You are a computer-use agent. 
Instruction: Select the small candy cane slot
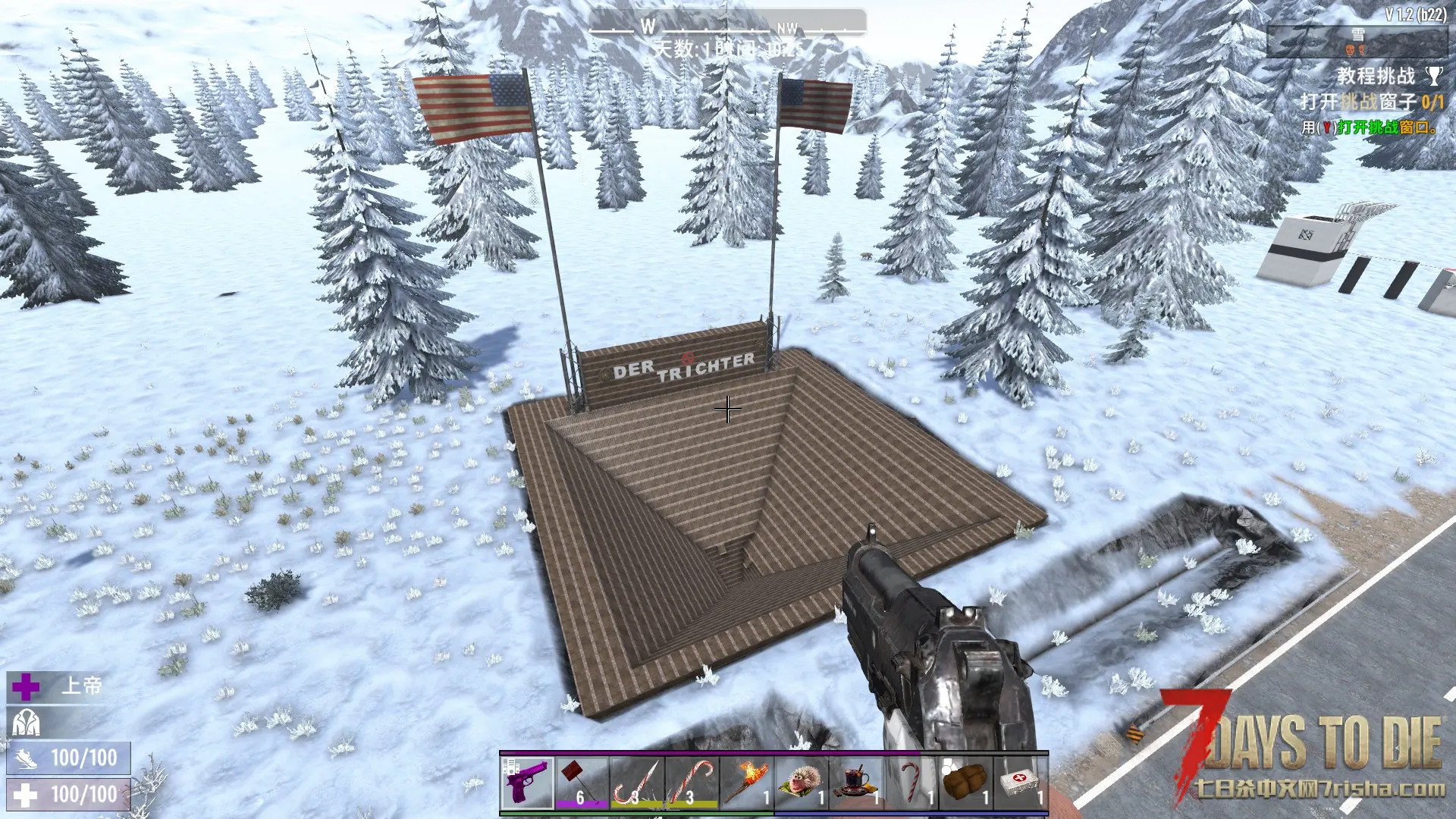[x=911, y=783]
